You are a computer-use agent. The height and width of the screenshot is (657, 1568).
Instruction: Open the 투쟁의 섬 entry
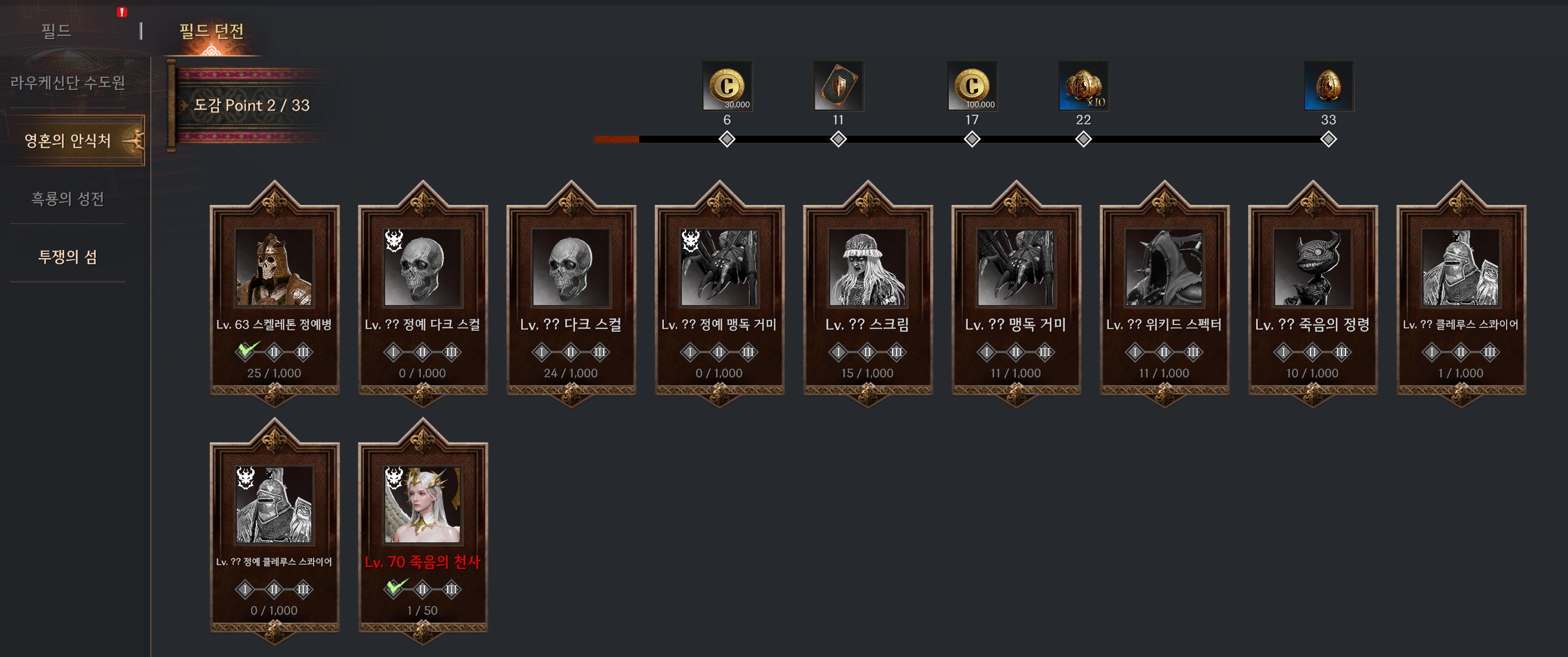pos(68,256)
